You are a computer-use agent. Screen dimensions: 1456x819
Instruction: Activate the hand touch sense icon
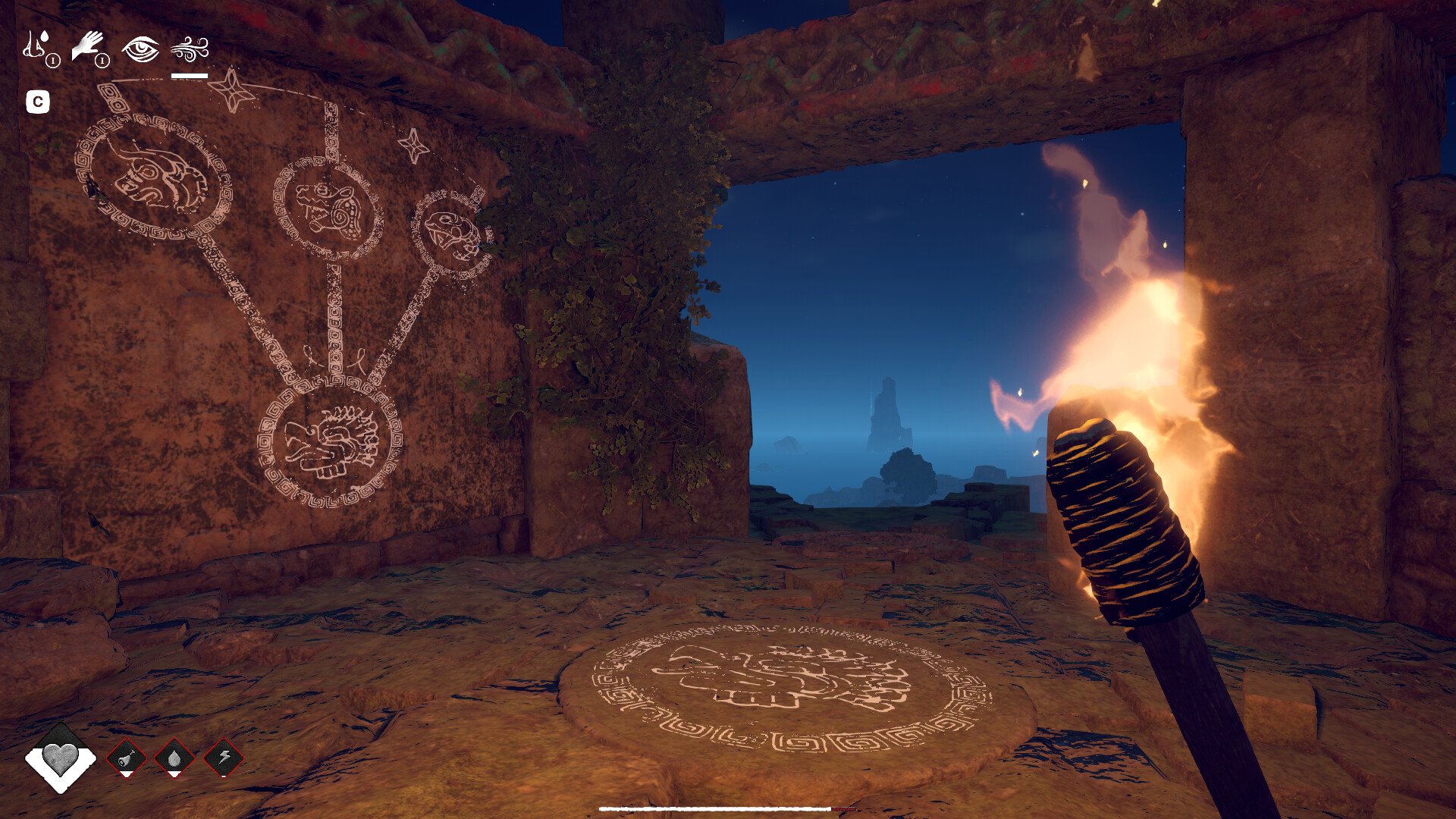point(88,47)
